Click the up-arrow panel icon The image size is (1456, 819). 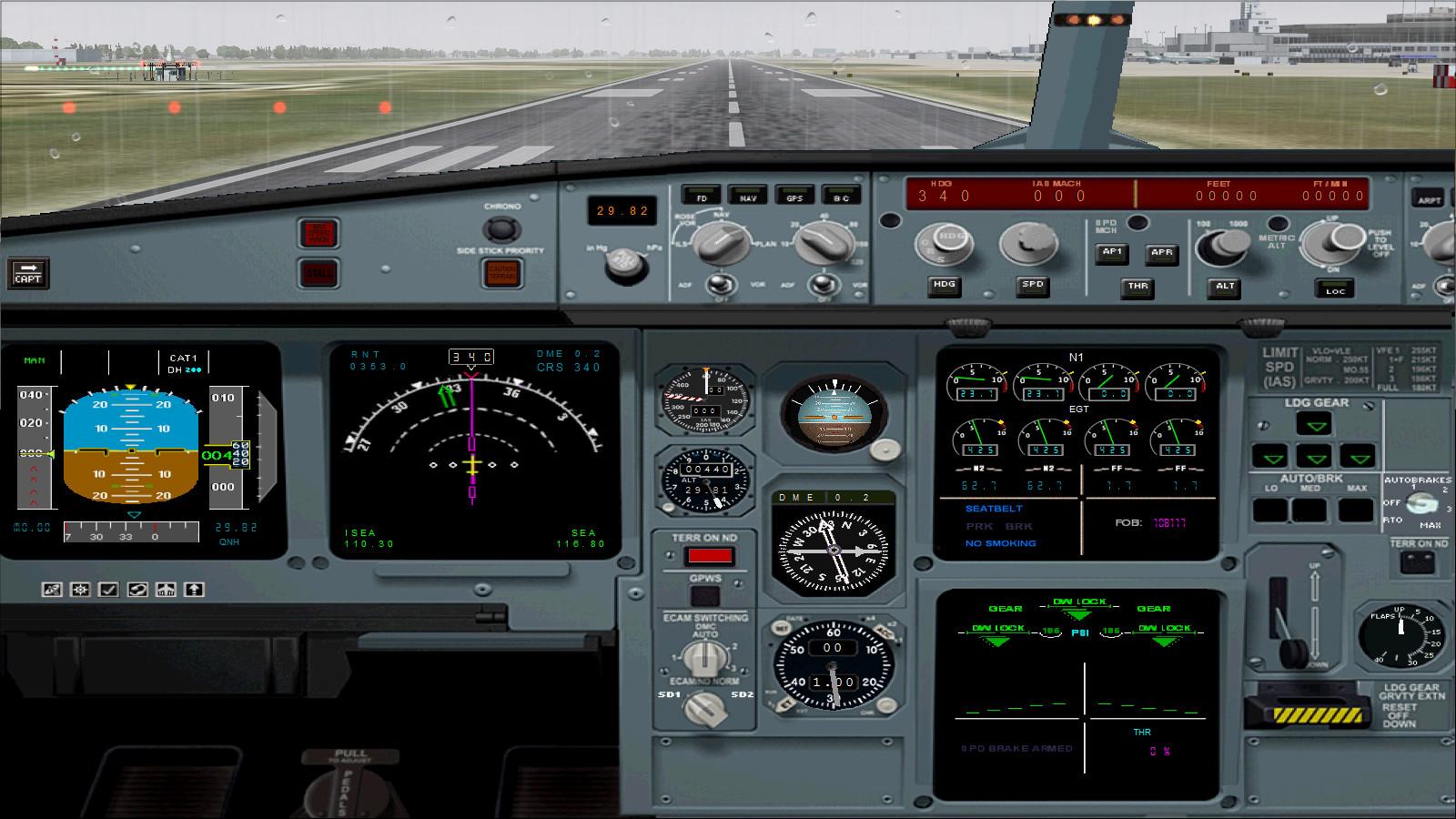pyautogui.click(x=194, y=590)
